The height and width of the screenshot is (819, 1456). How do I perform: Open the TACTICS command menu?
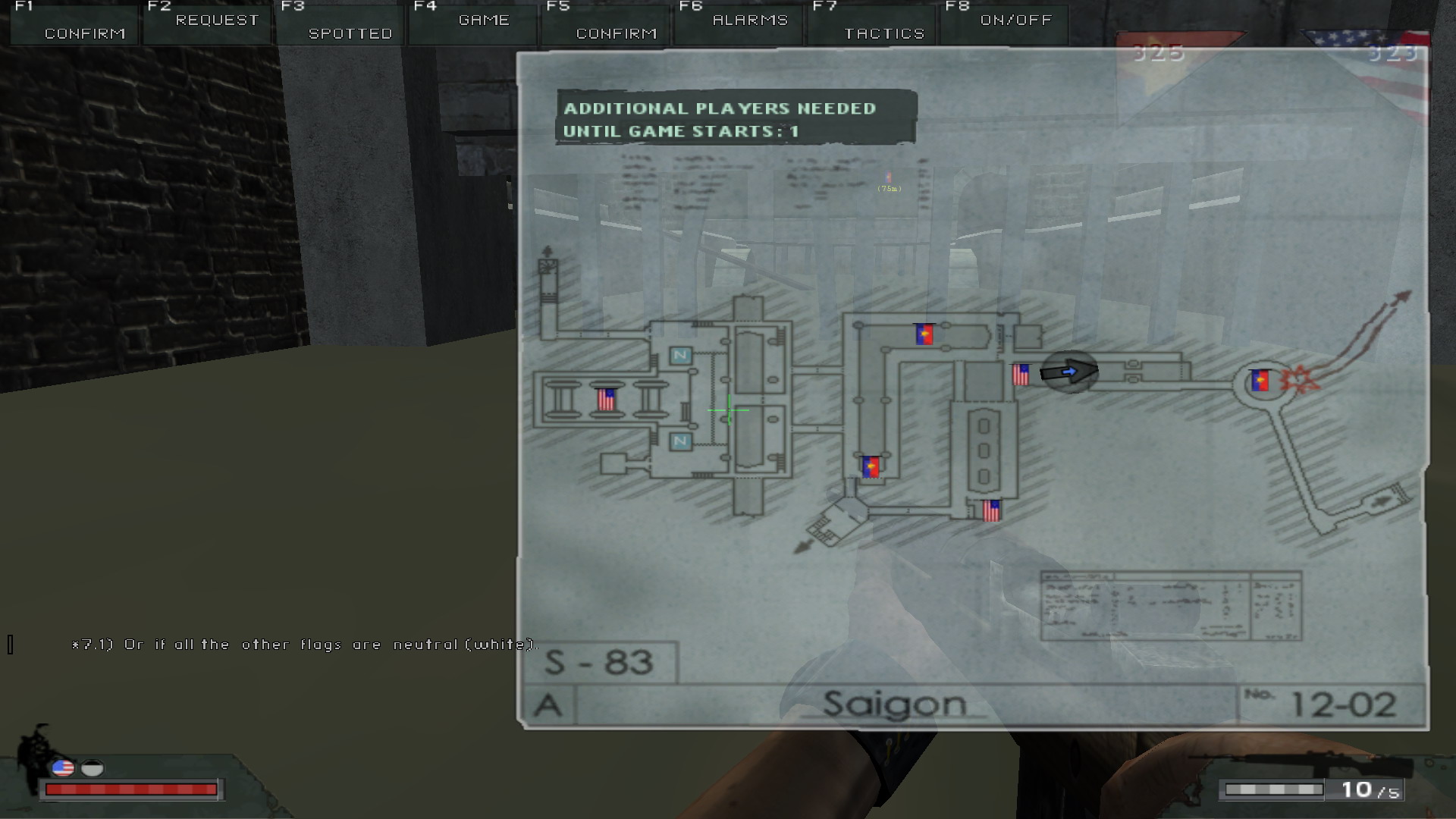[872, 23]
